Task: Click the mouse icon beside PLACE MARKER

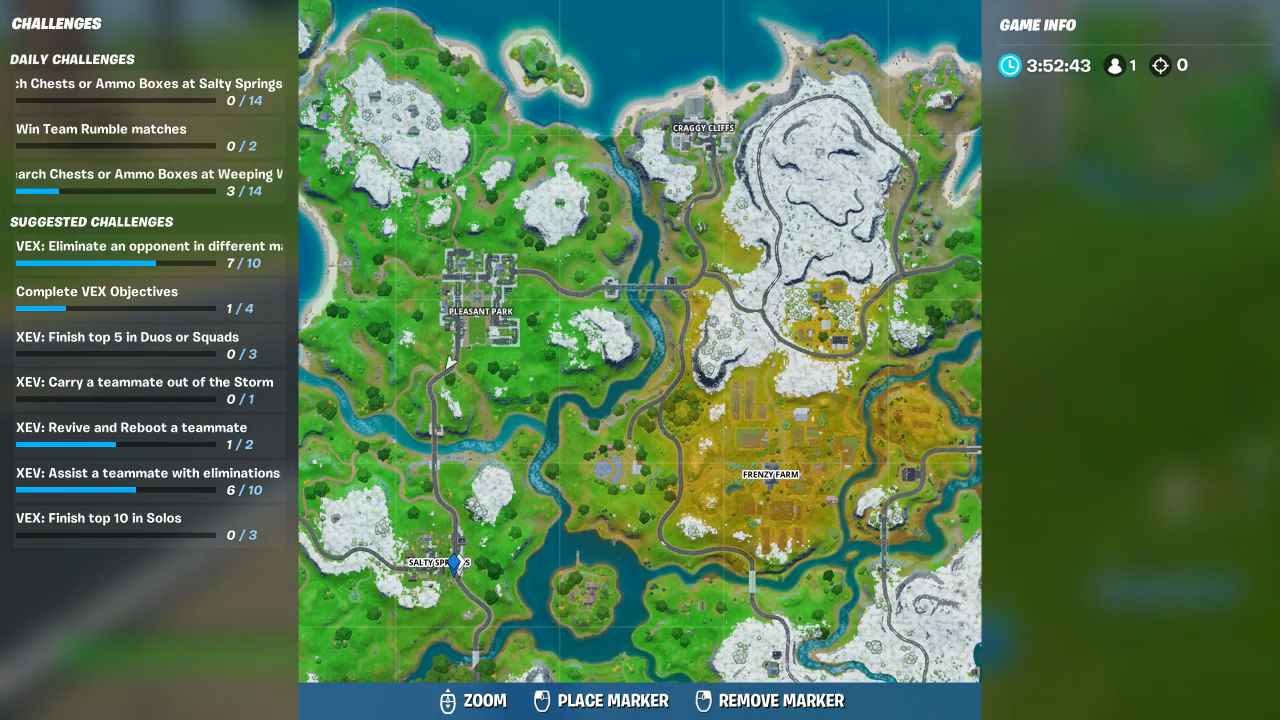Action: [543, 701]
